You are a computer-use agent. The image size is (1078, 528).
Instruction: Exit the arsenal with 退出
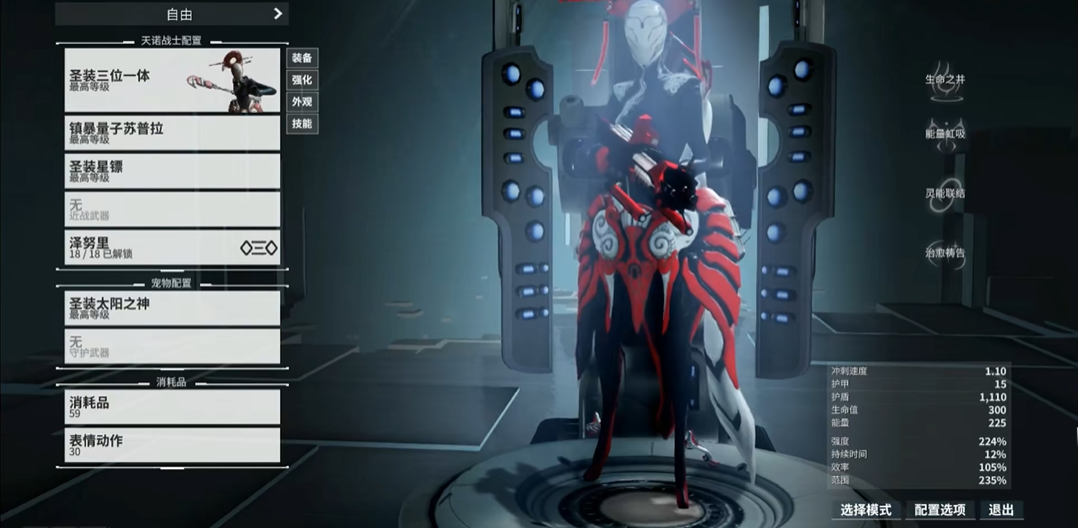point(1000,510)
